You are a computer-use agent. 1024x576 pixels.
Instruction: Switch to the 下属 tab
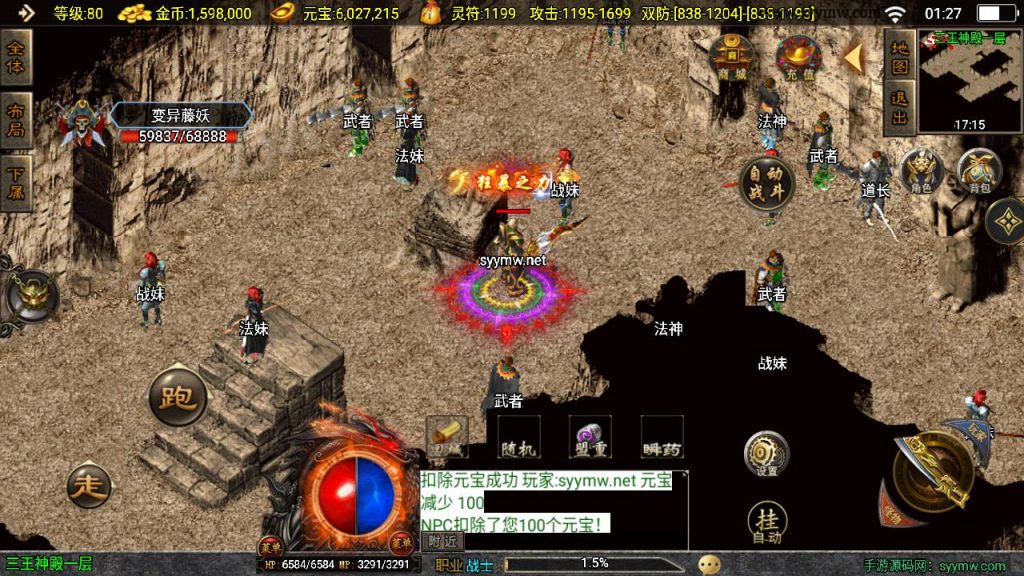coord(16,184)
